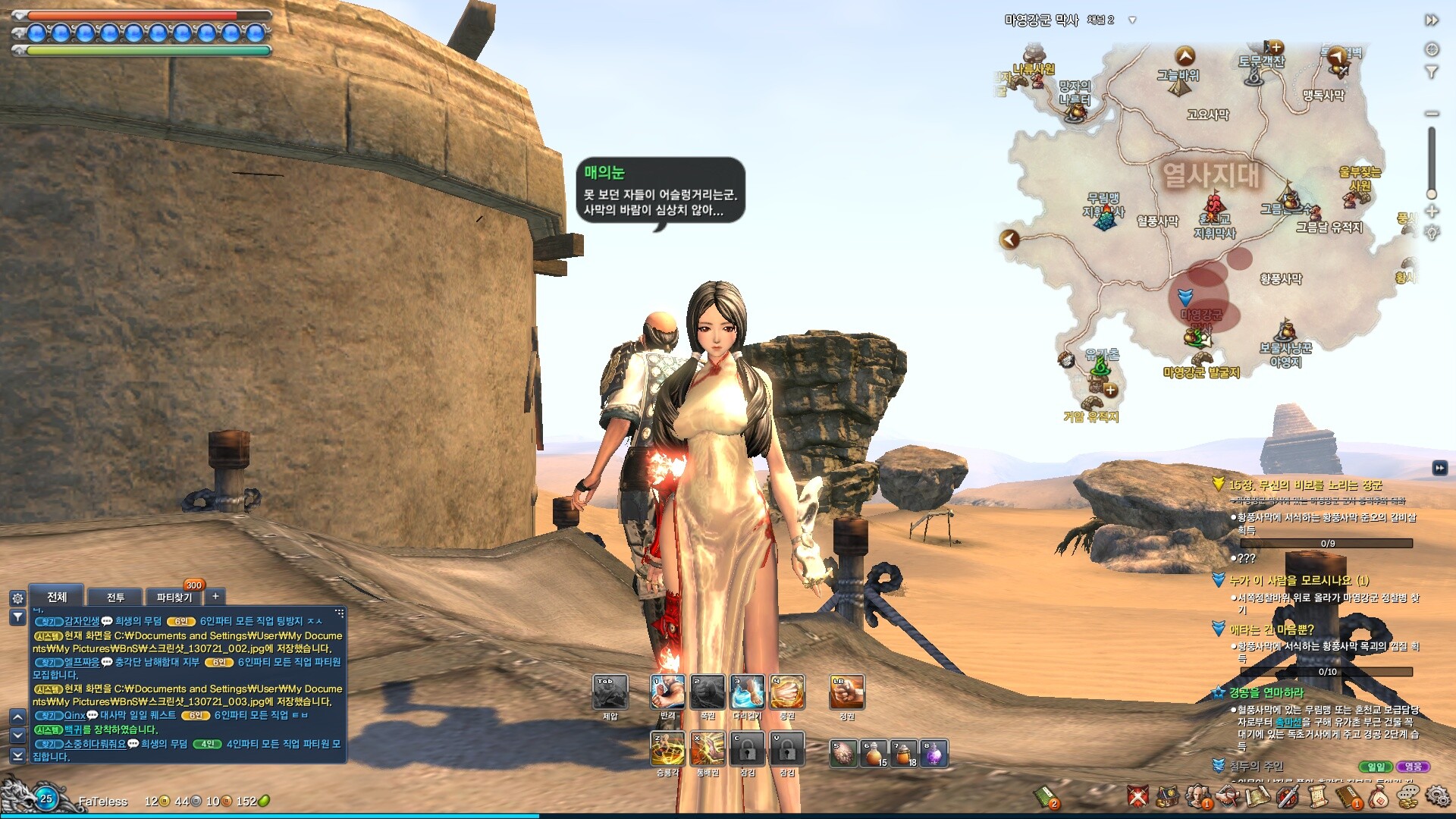The width and height of the screenshot is (1456, 819).
Task: Activate the 반격 skill icon
Action: click(x=667, y=692)
